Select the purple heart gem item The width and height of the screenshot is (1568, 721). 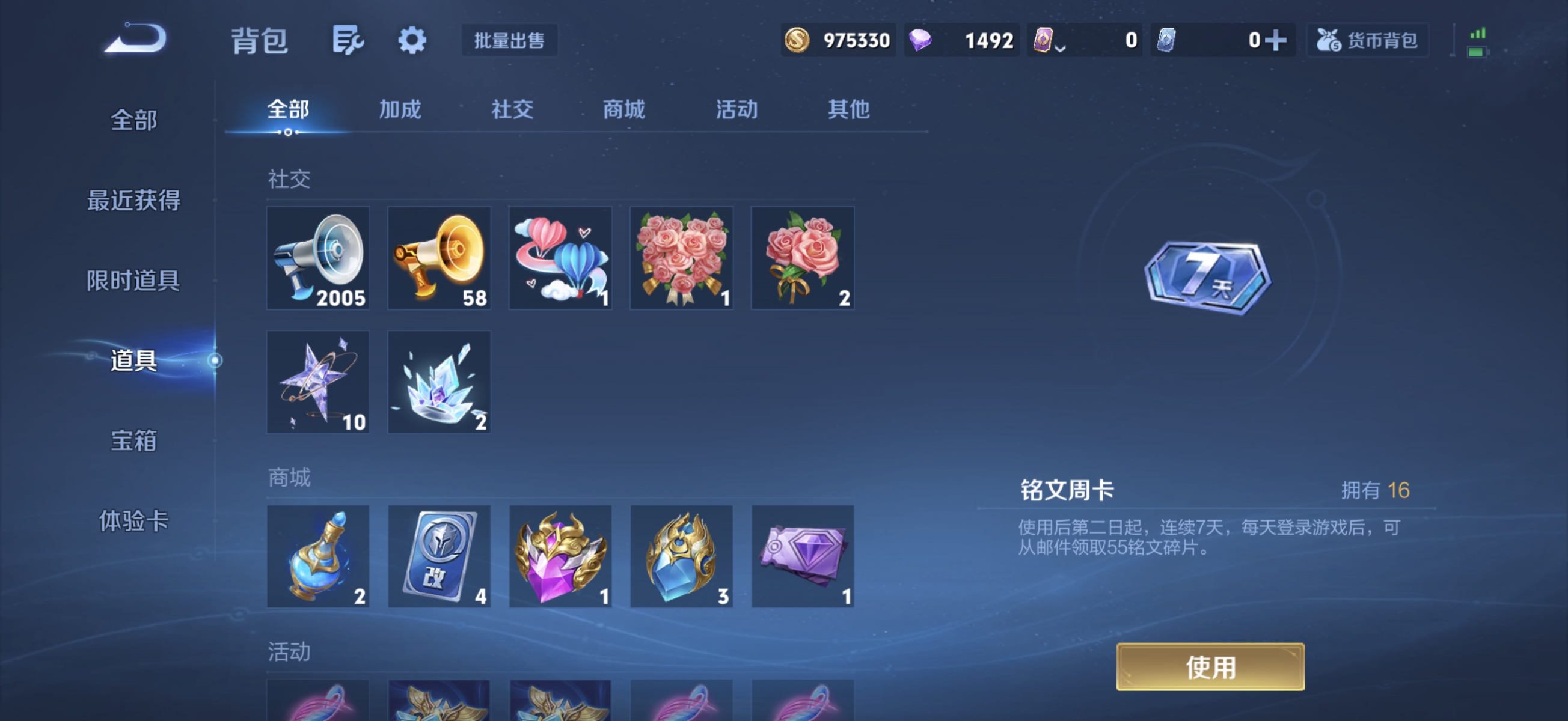click(559, 557)
